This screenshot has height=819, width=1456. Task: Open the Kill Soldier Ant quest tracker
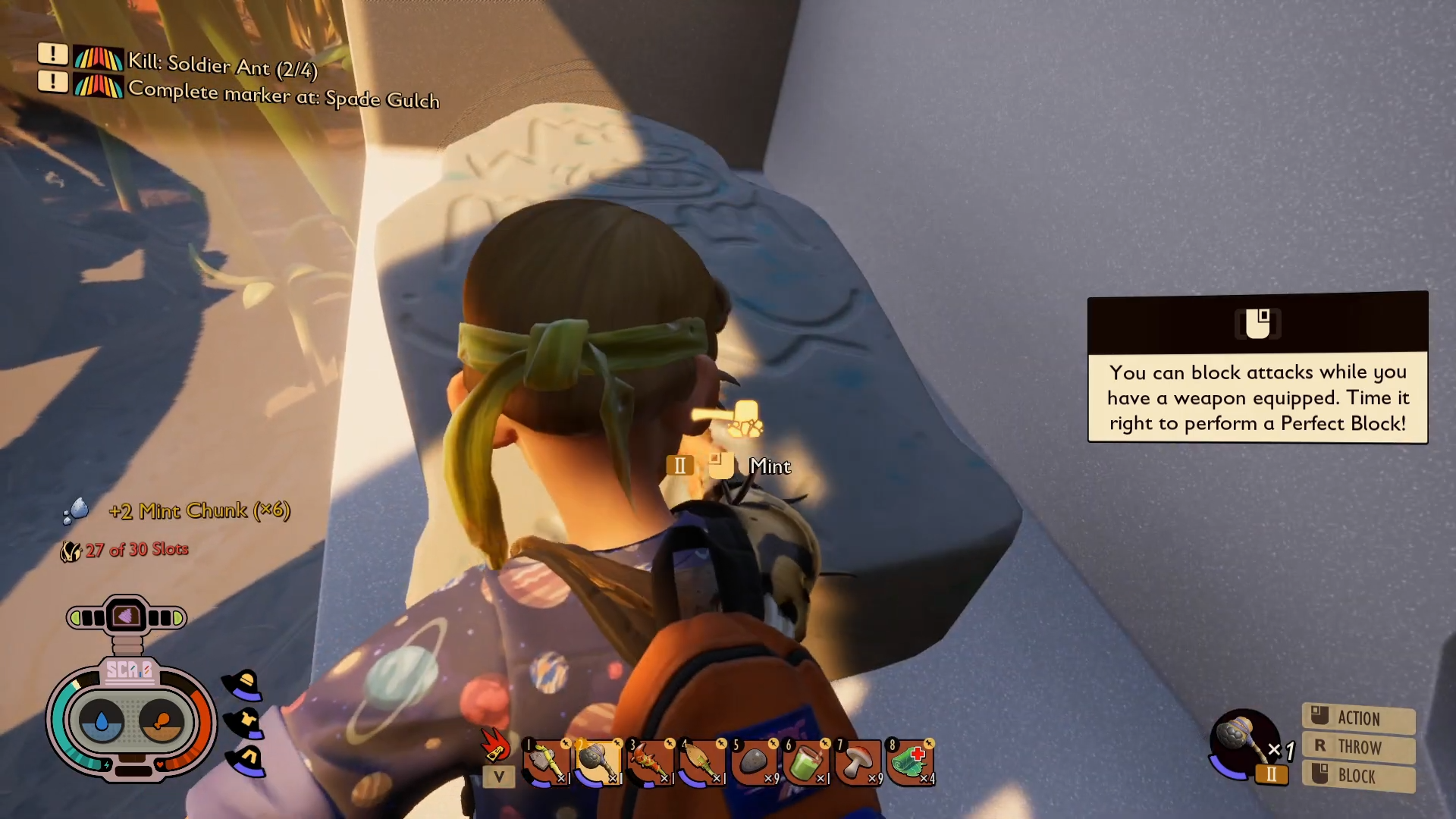(221, 65)
